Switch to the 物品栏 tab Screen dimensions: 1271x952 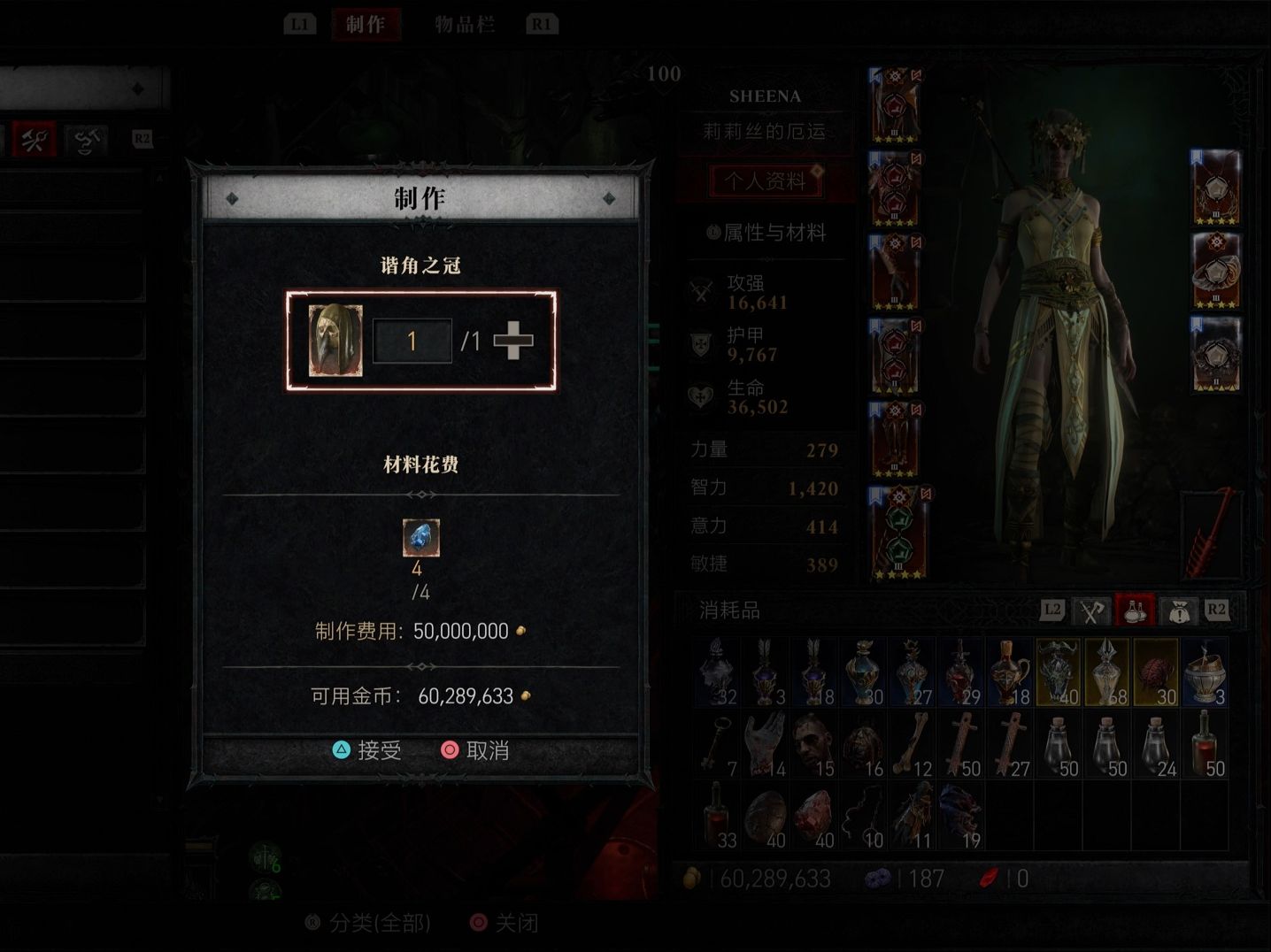click(466, 24)
